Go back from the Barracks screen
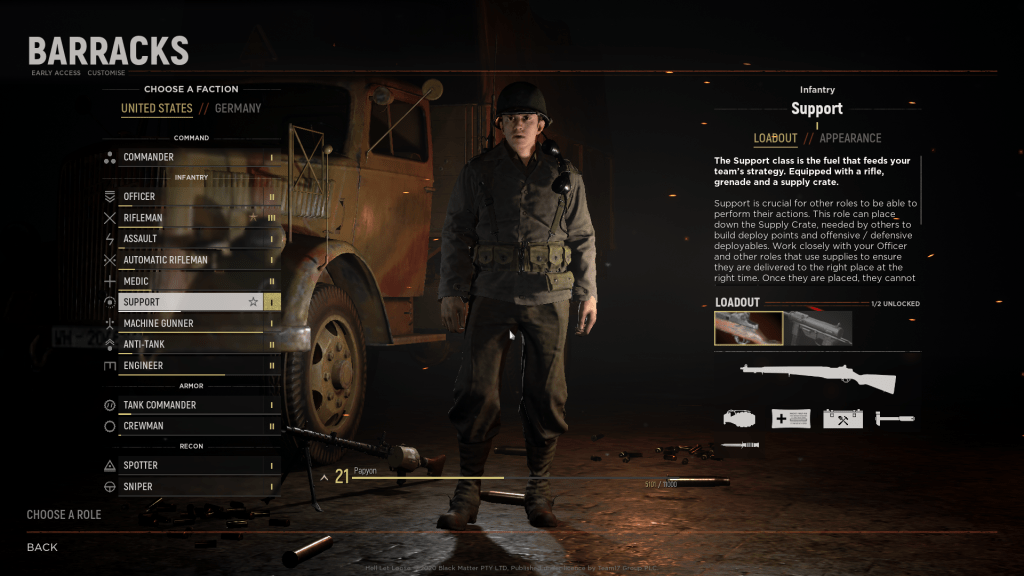 tap(42, 547)
